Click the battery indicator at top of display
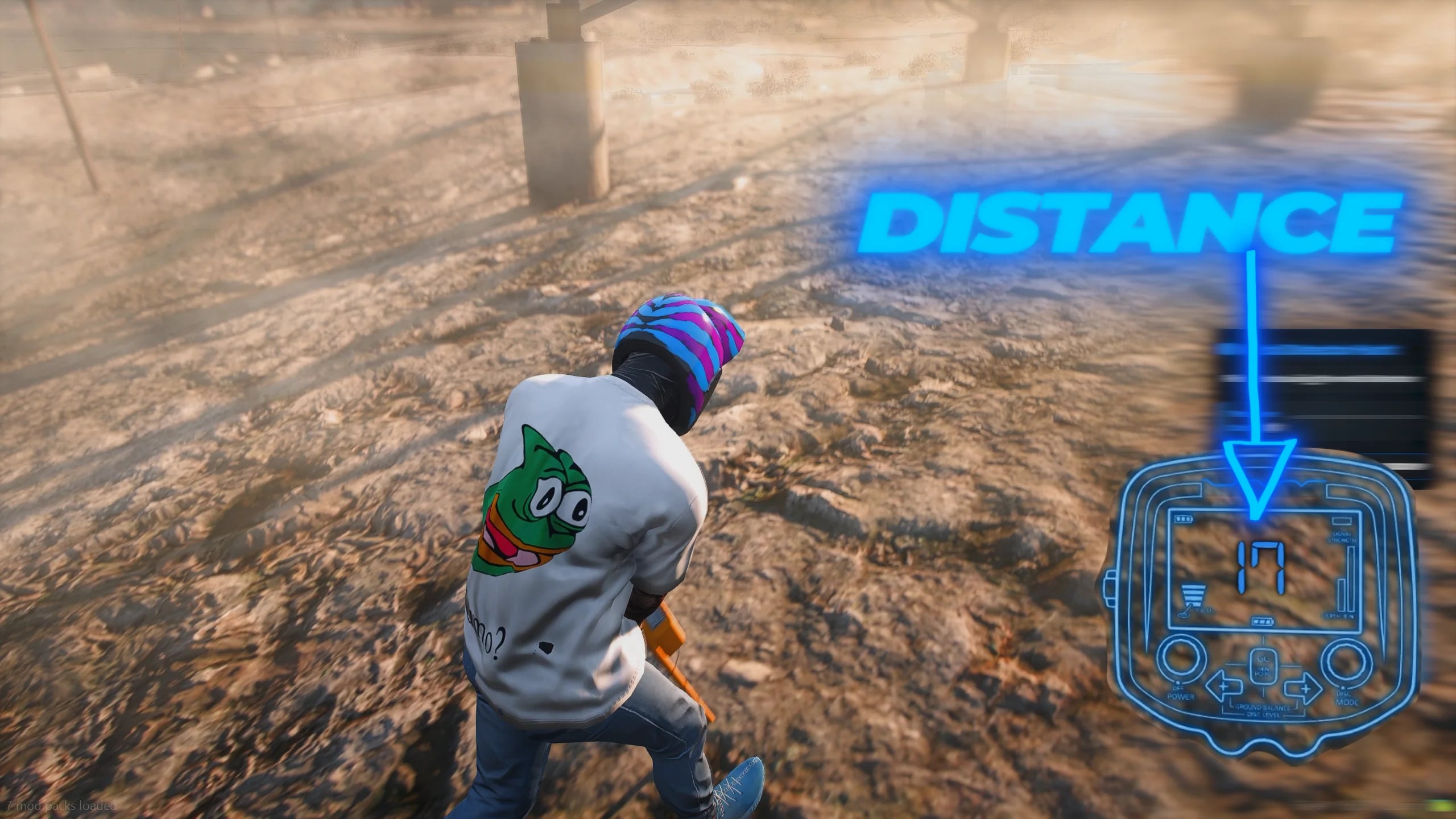The width and height of the screenshot is (1456, 819). click(x=1184, y=518)
